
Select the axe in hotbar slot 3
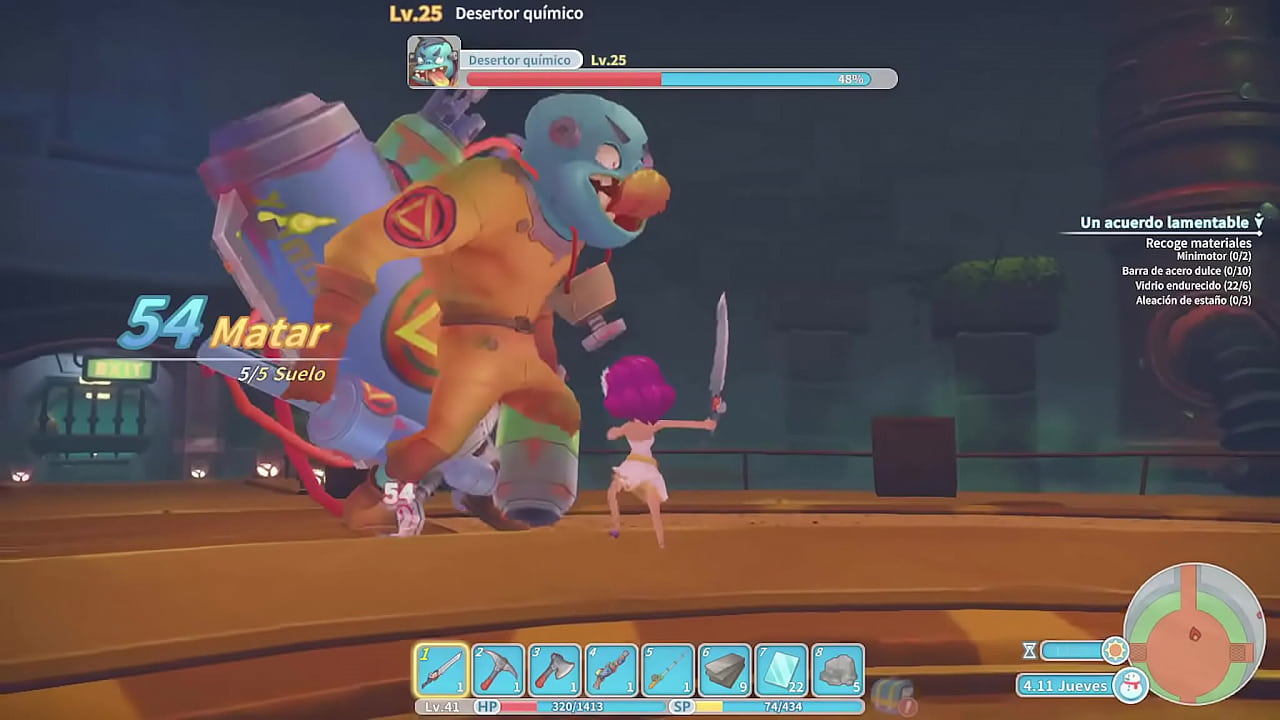point(556,665)
